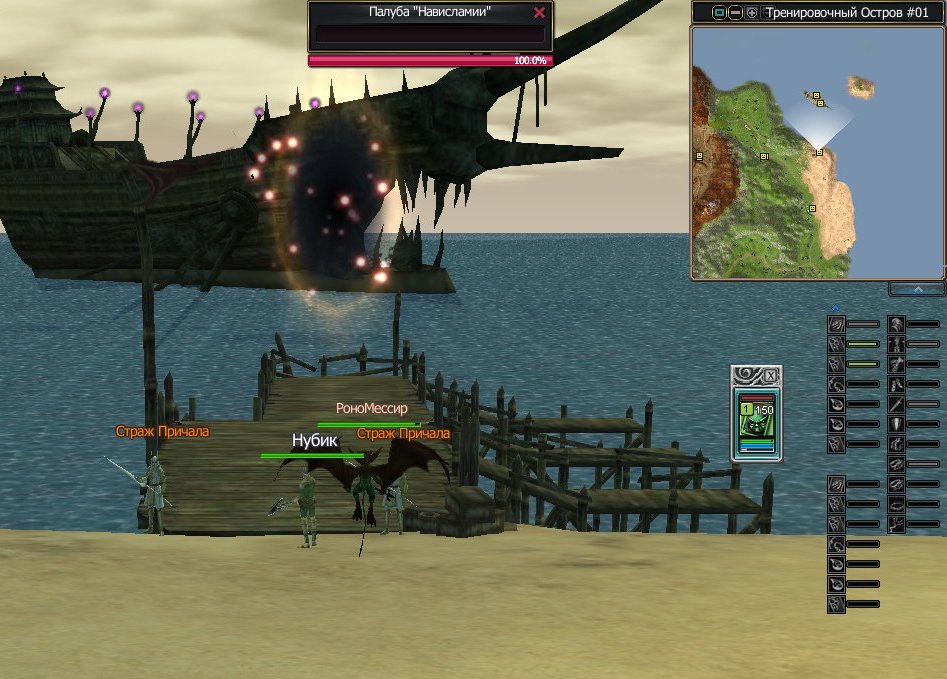Close the Палуба "Навислами" target panel
Screen dimensions: 947x679
(540, 13)
